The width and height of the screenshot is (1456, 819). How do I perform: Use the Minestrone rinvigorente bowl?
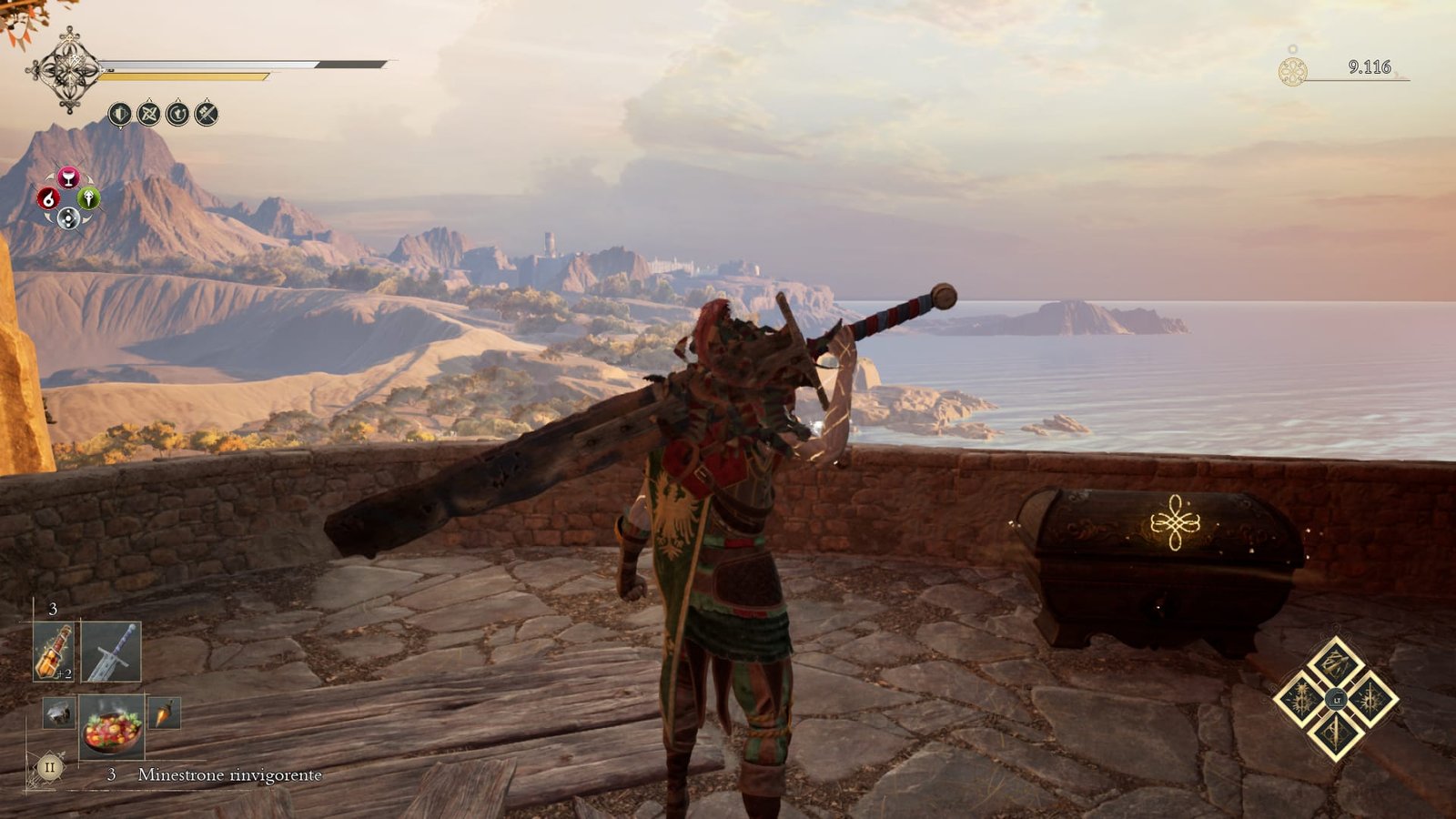[x=112, y=725]
